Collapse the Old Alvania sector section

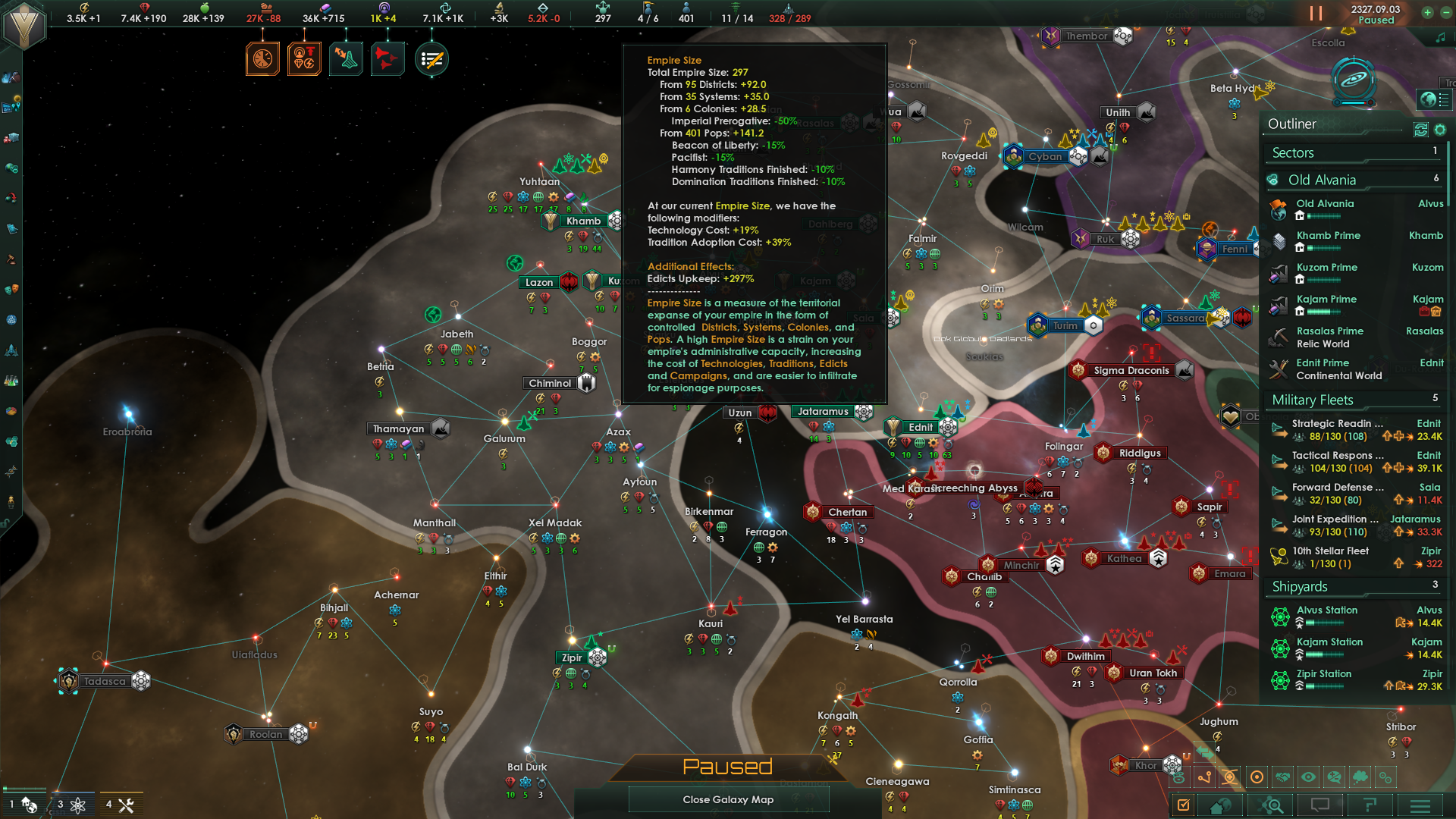coord(1323,180)
